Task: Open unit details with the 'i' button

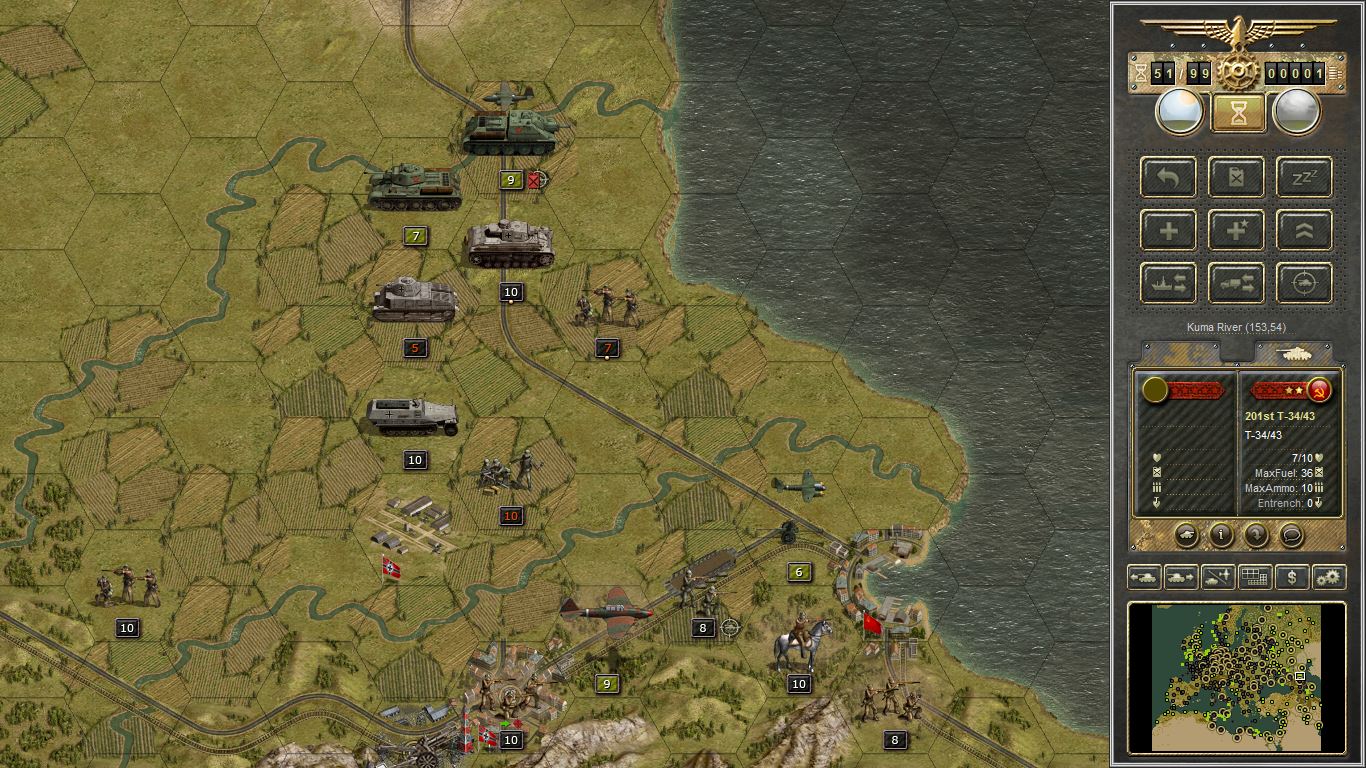Action: point(1221,534)
